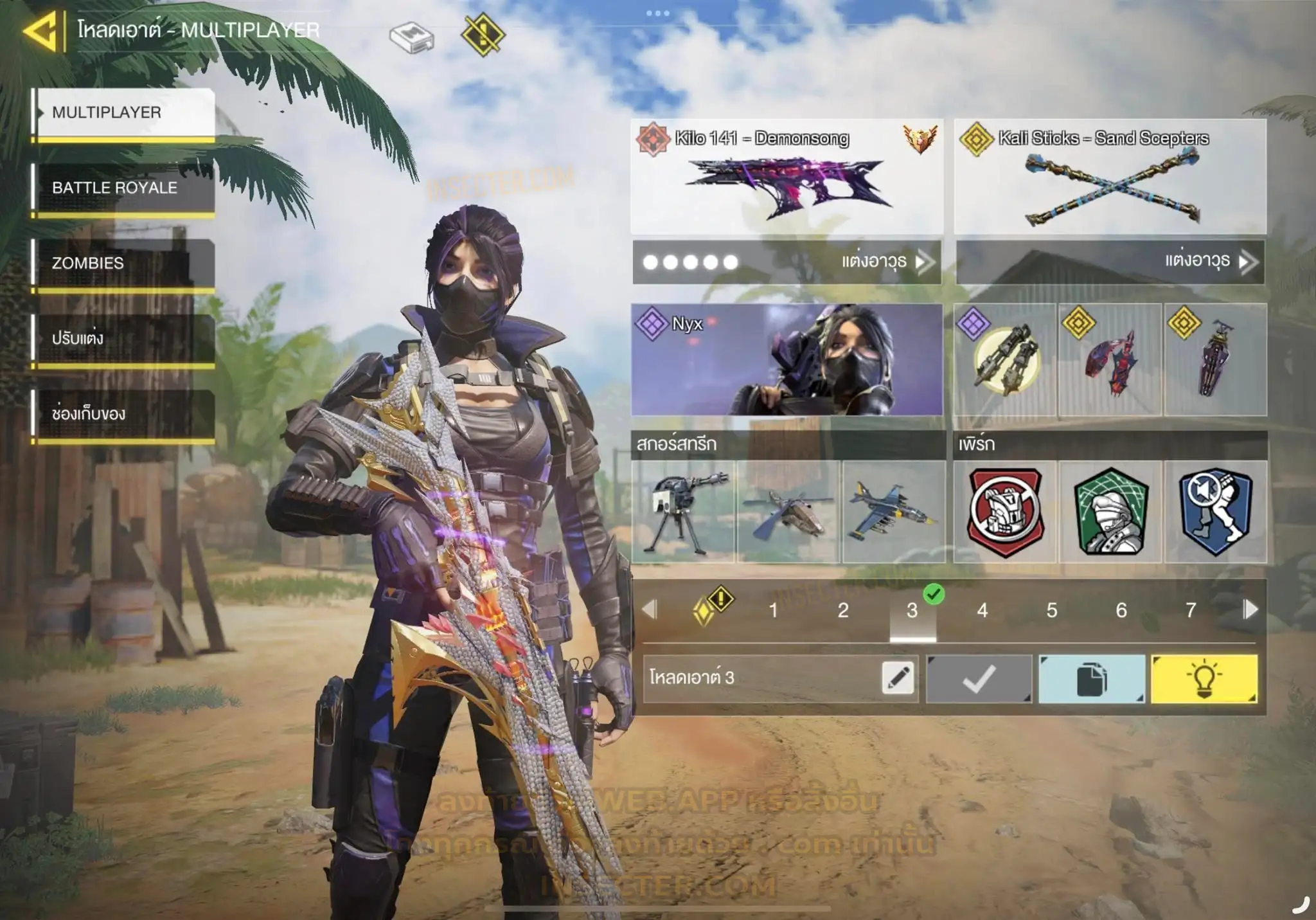Image resolution: width=1316 pixels, height=920 pixels.
Task: Switch to loadout slot 1
Action: (x=774, y=610)
